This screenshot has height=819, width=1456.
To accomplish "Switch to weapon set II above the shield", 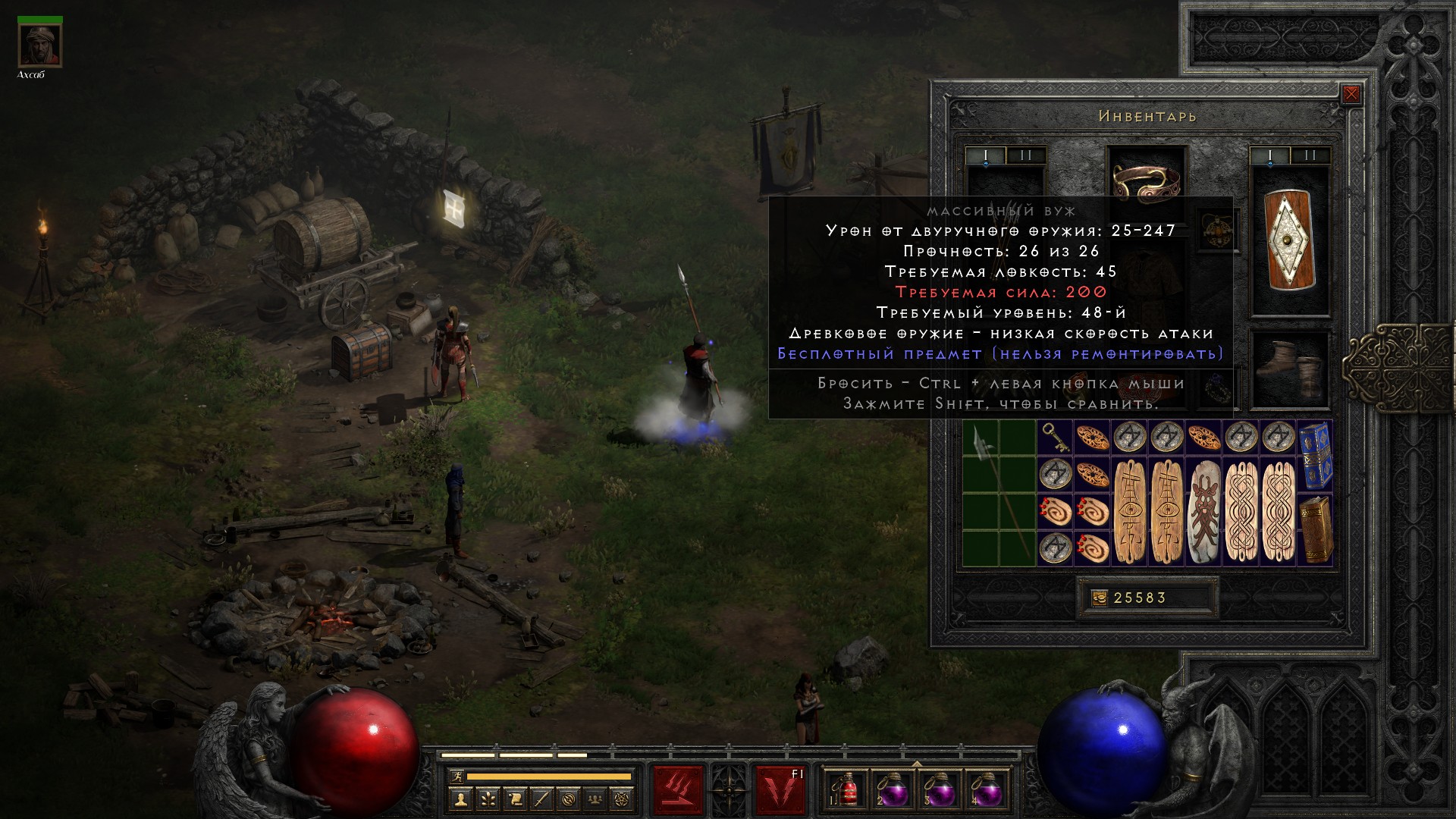I will 1310,155.
